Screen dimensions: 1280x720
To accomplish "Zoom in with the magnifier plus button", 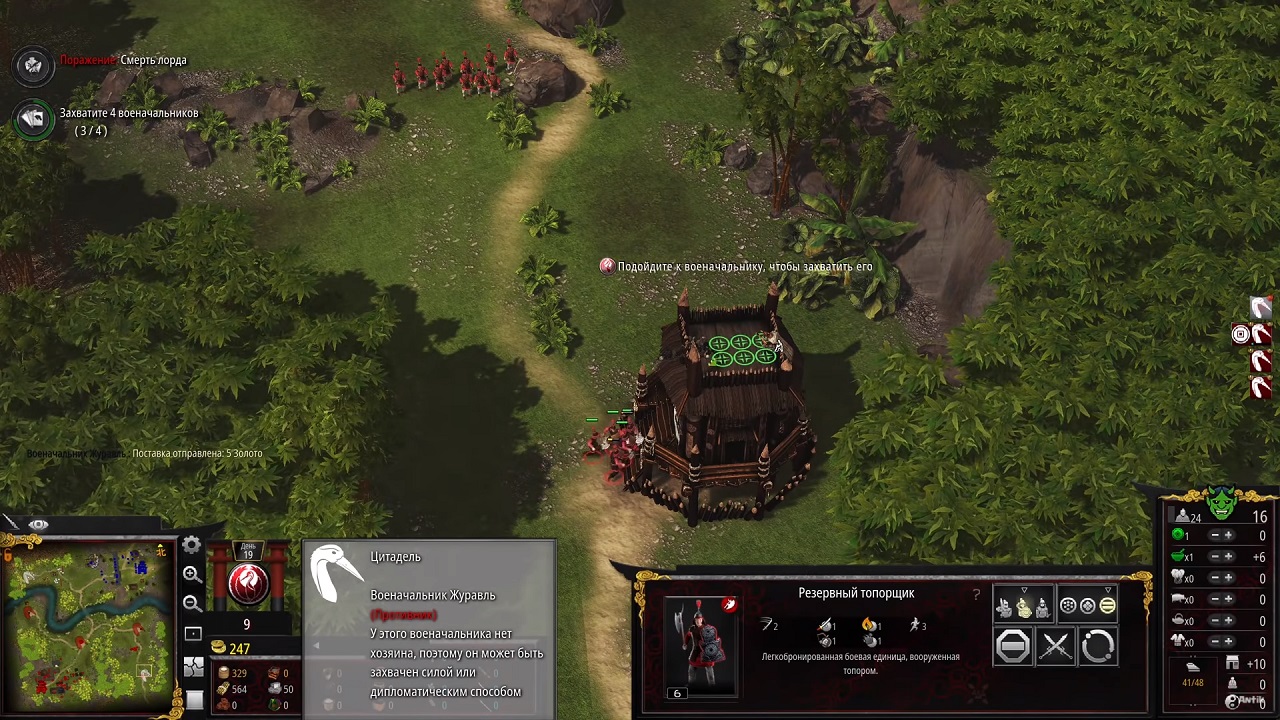I will pos(192,574).
